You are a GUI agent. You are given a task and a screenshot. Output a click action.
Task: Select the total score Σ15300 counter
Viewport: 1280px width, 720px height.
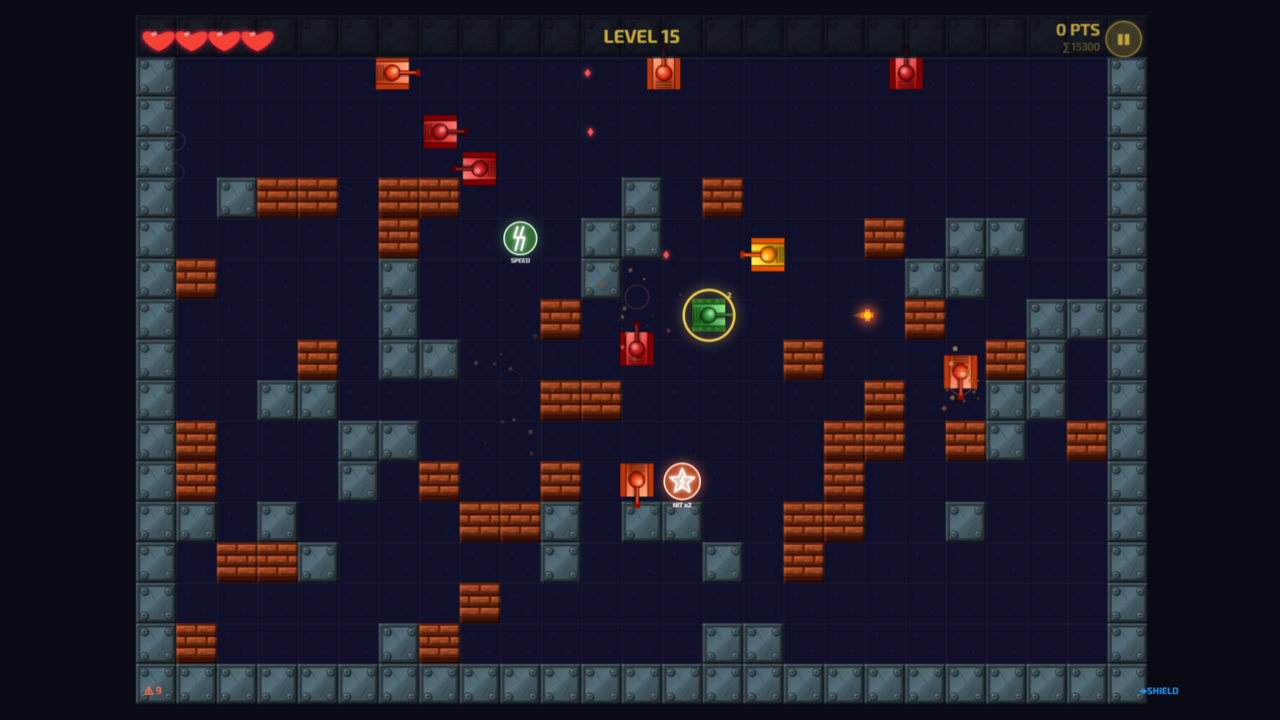[x=1080, y=46]
